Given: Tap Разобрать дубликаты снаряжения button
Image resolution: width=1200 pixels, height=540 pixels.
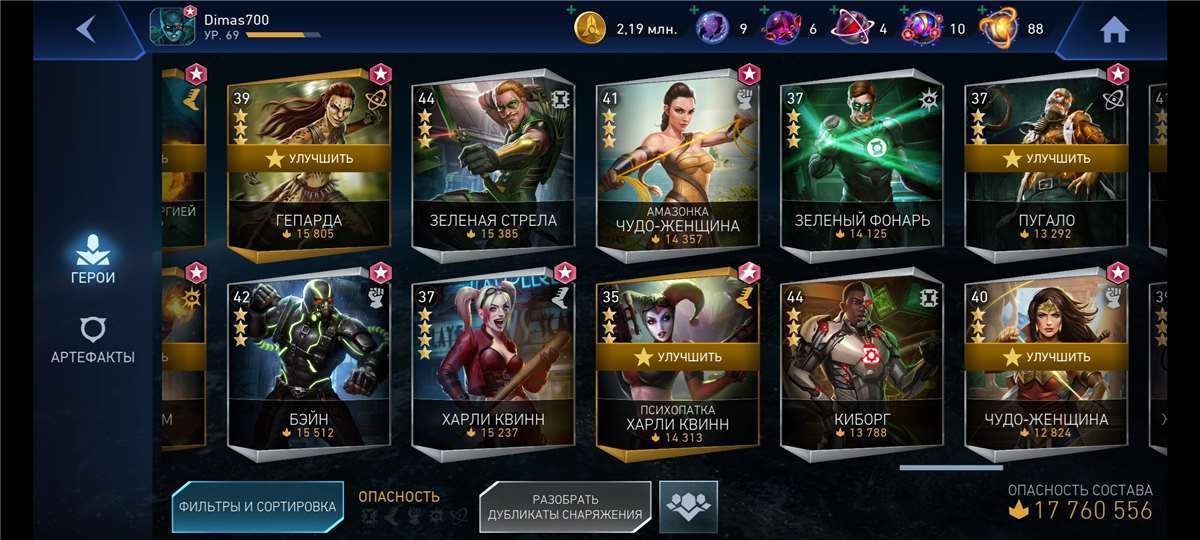Looking at the screenshot, I should click(x=565, y=506).
